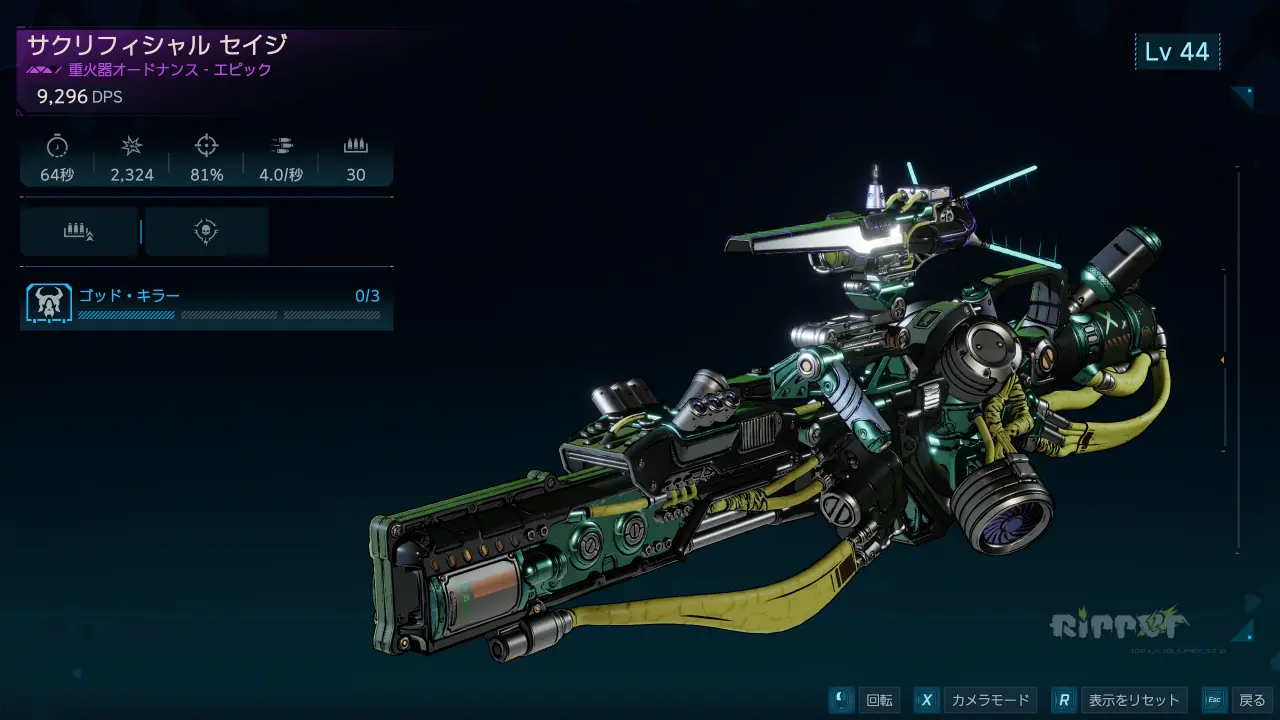The image size is (1280, 720).
Task: Open the ゴッド・キラー perk row
Action: 206,304
